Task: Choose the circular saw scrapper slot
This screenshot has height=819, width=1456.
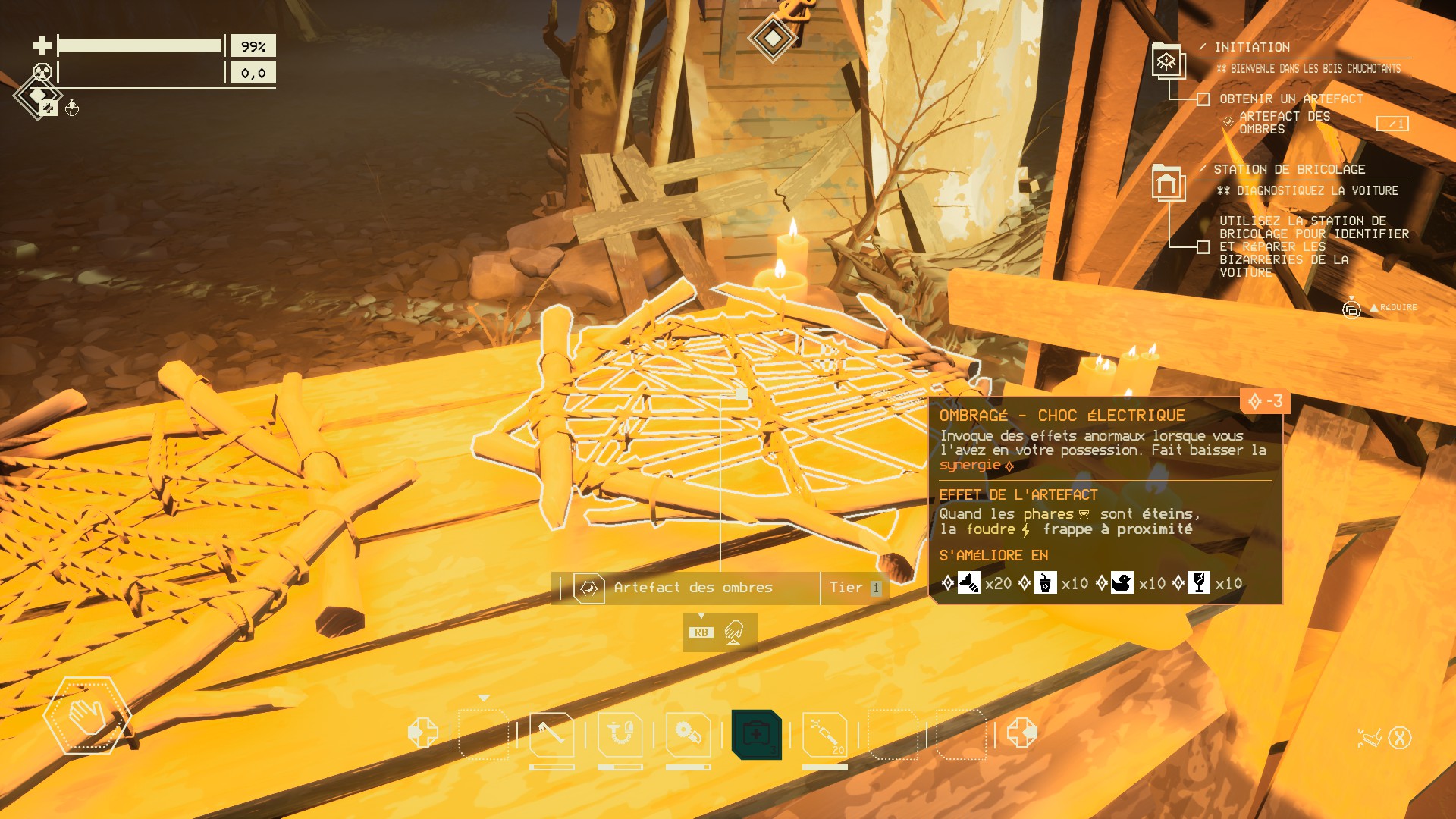Action: (x=688, y=734)
